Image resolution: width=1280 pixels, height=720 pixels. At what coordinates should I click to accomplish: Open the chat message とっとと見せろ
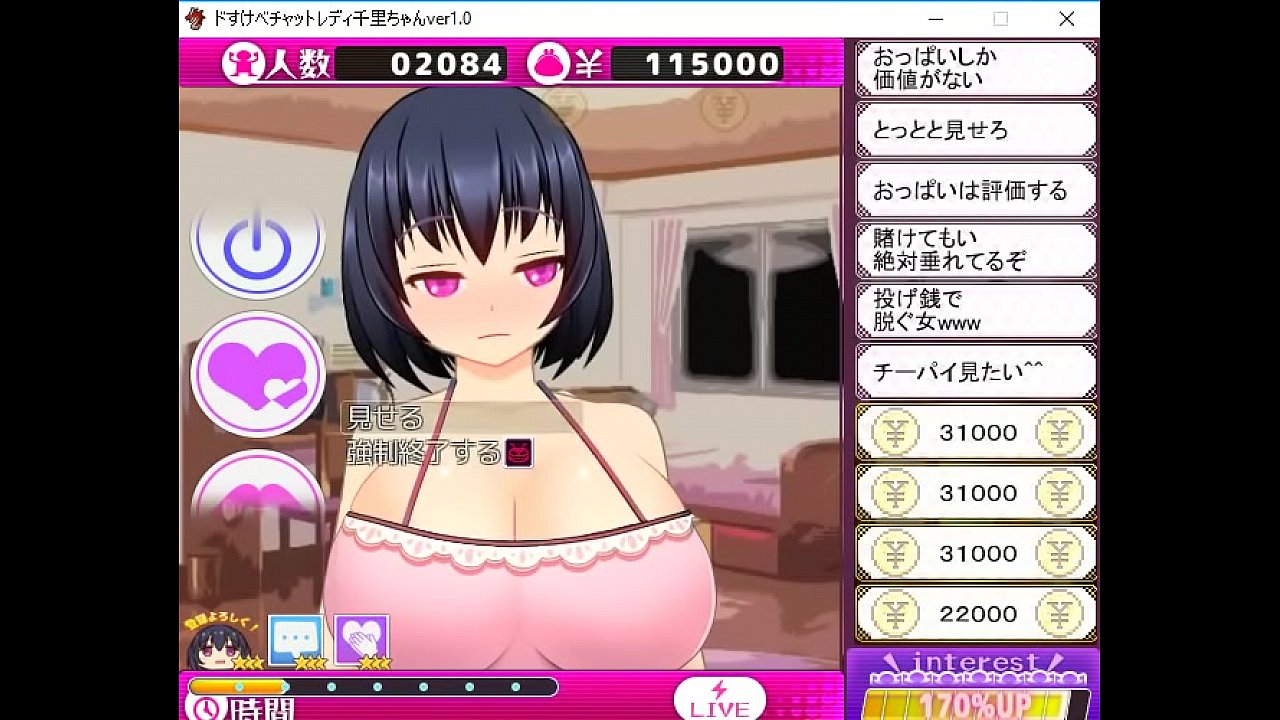[x=975, y=129]
